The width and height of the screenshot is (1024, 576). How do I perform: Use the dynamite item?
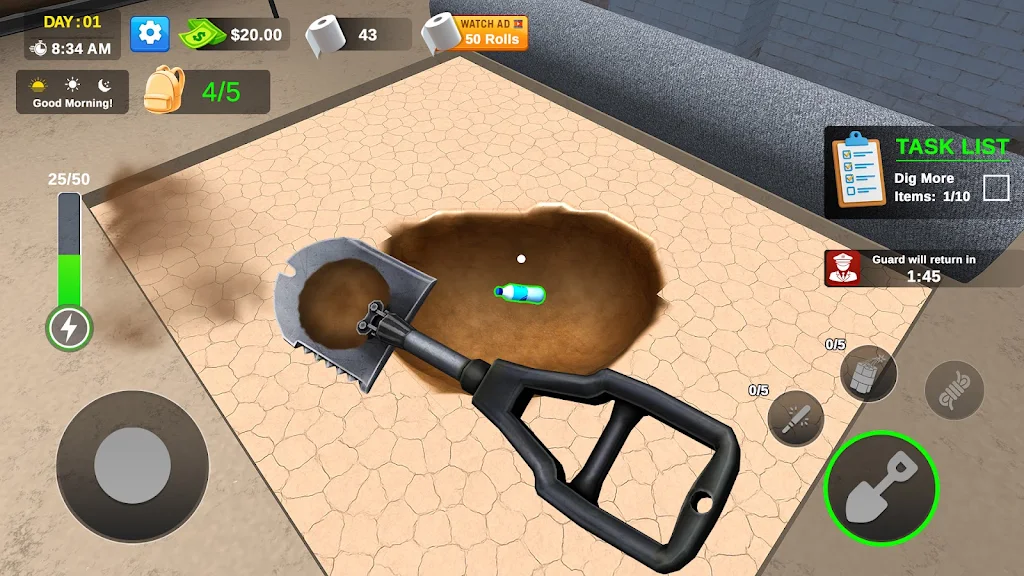868,374
